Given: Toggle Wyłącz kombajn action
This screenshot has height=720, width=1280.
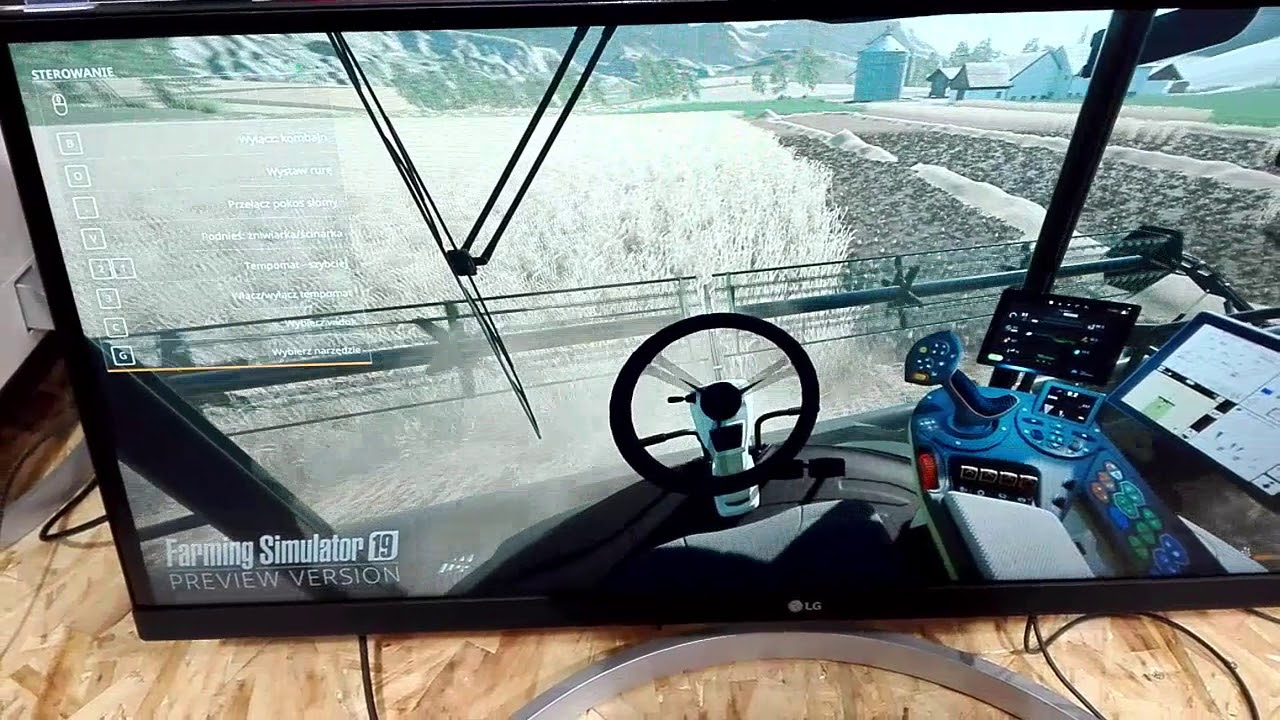Looking at the screenshot, I should pyautogui.click(x=282, y=140).
